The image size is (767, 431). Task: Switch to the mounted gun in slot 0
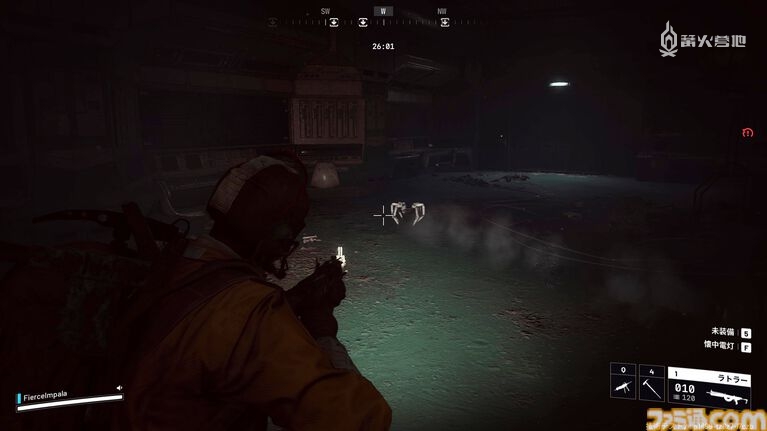coord(622,385)
